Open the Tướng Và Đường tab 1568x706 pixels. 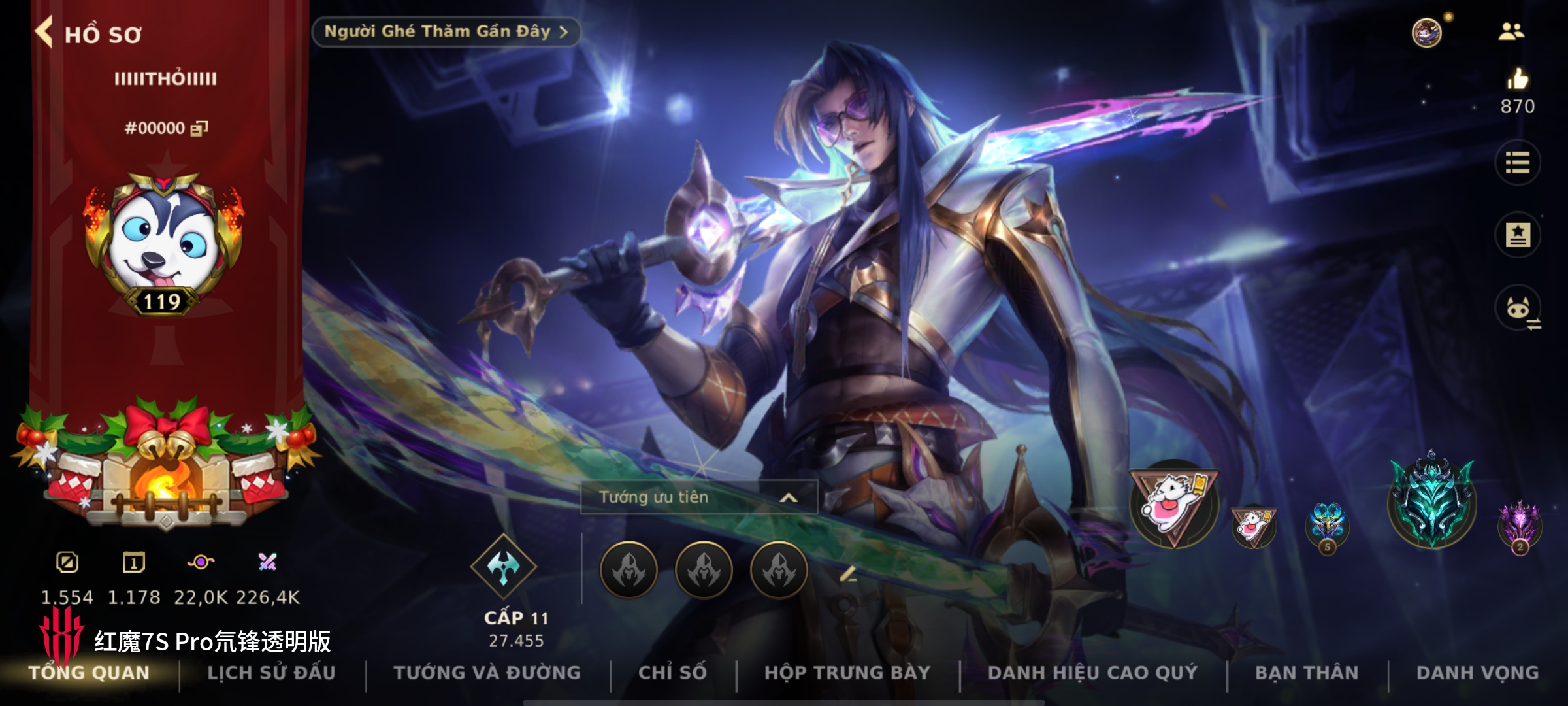pyautogui.click(x=487, y=673)
